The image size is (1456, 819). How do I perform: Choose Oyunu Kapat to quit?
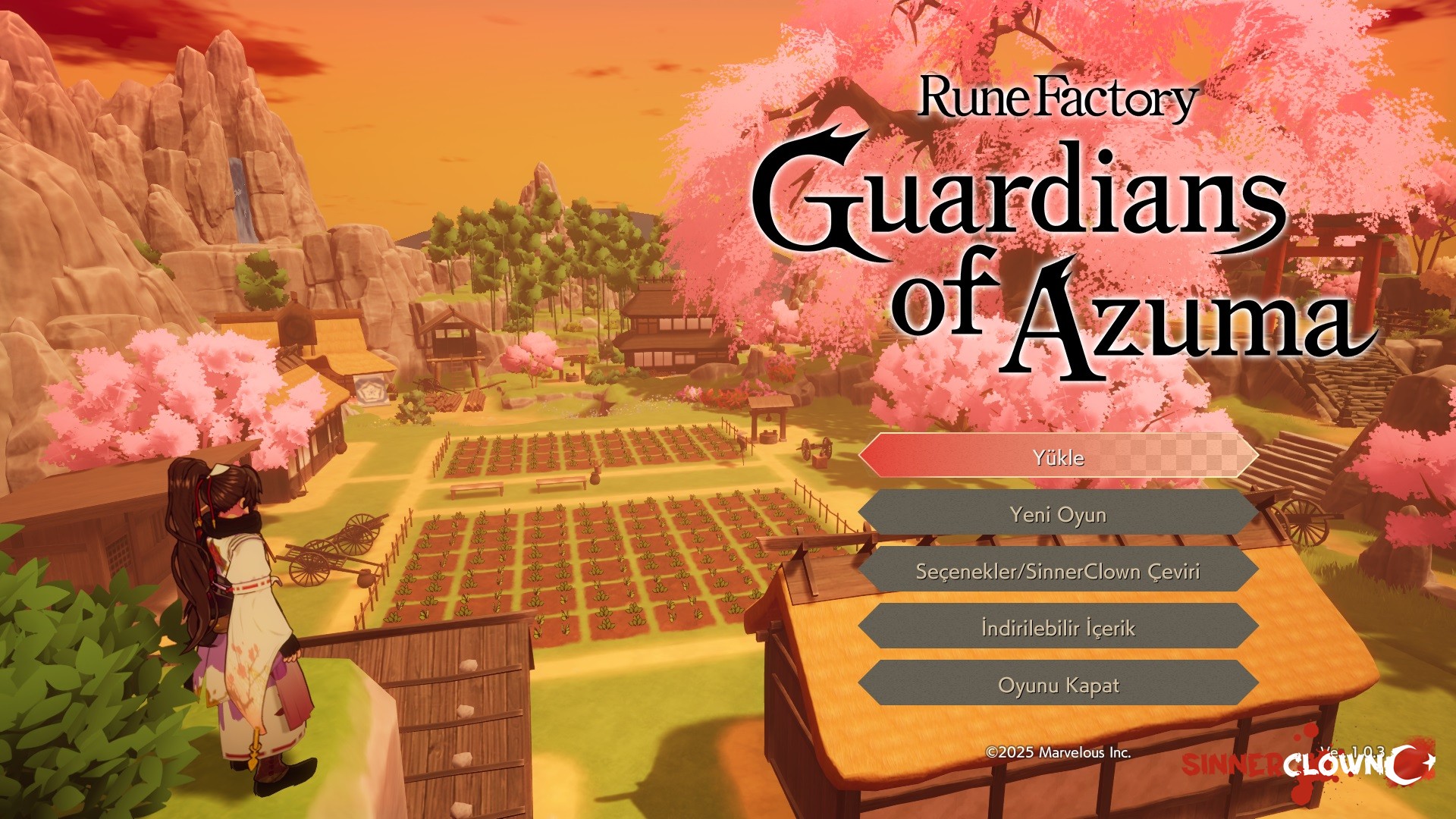(1058, 685)
